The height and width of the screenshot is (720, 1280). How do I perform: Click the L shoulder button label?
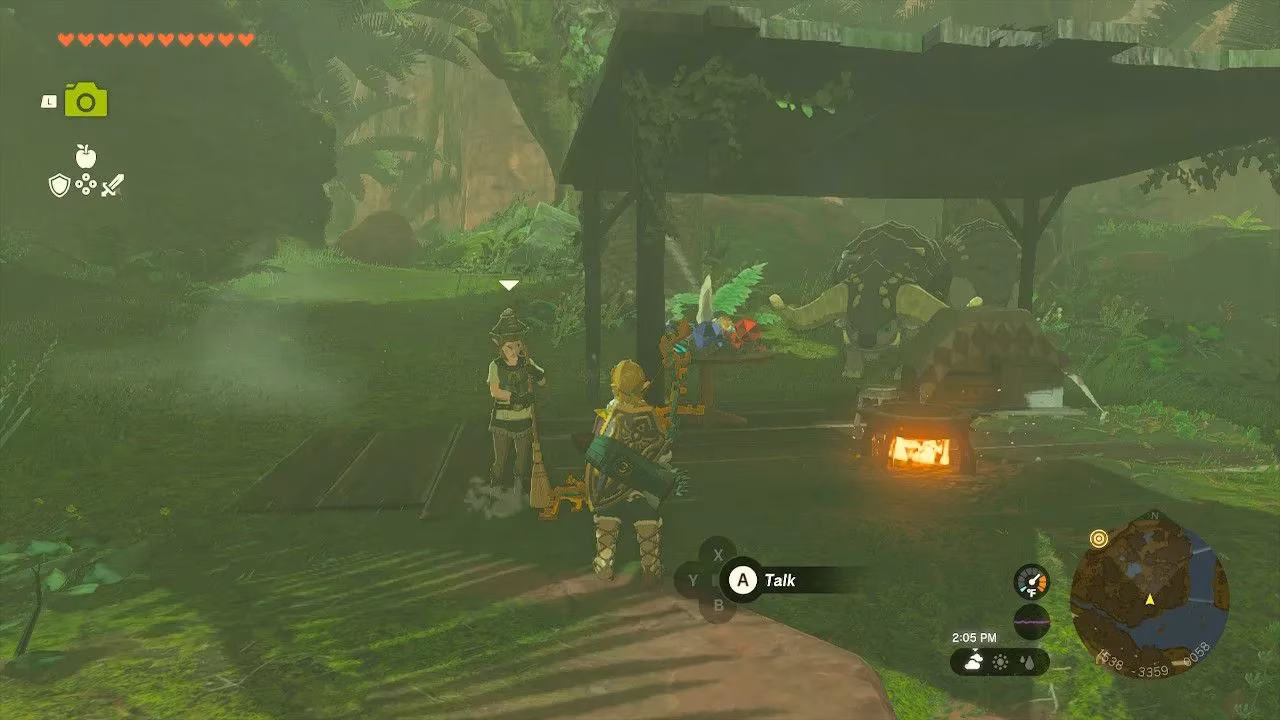click(48, 100)
